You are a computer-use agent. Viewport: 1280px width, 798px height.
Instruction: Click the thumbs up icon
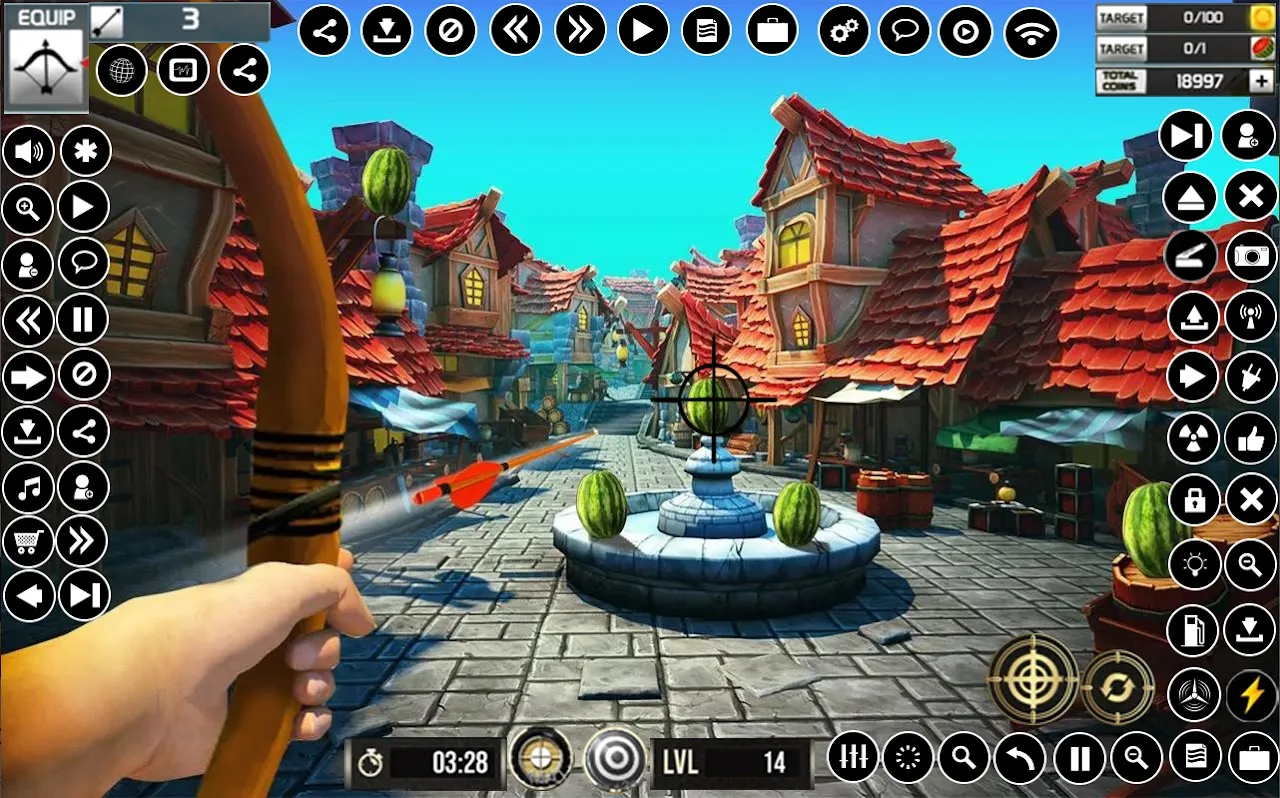pyautogui.click(x=1251, y=437)
